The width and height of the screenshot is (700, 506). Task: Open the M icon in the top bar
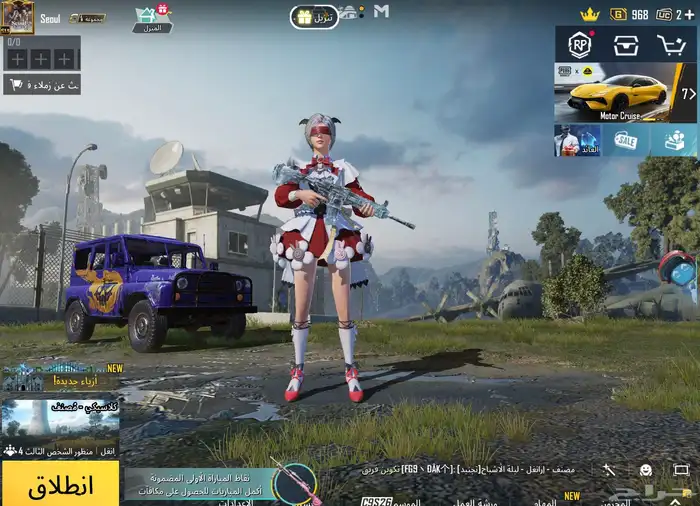pyautogui.click(x=381, y=11)
